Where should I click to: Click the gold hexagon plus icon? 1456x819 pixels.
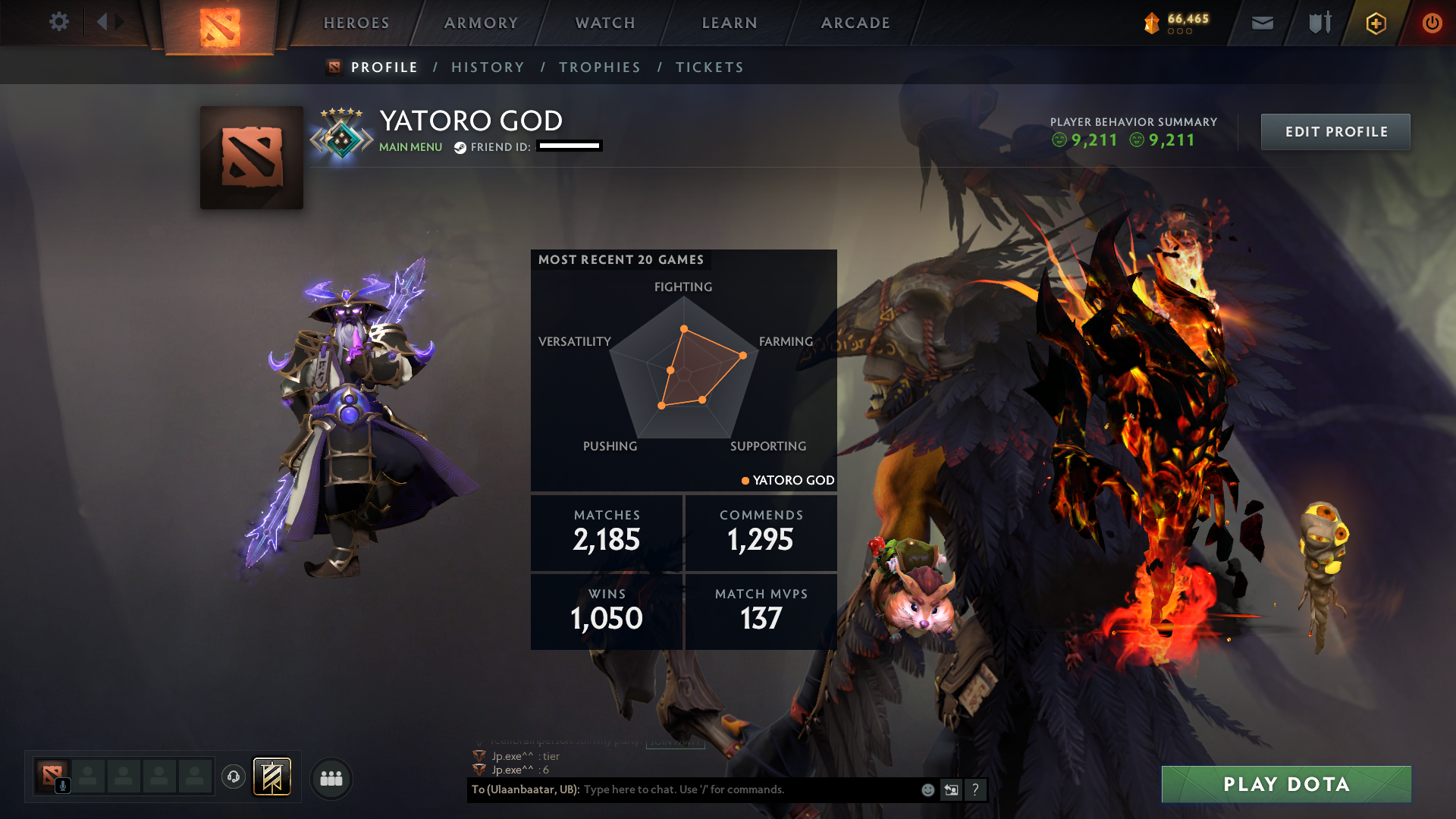(1375, 23)
